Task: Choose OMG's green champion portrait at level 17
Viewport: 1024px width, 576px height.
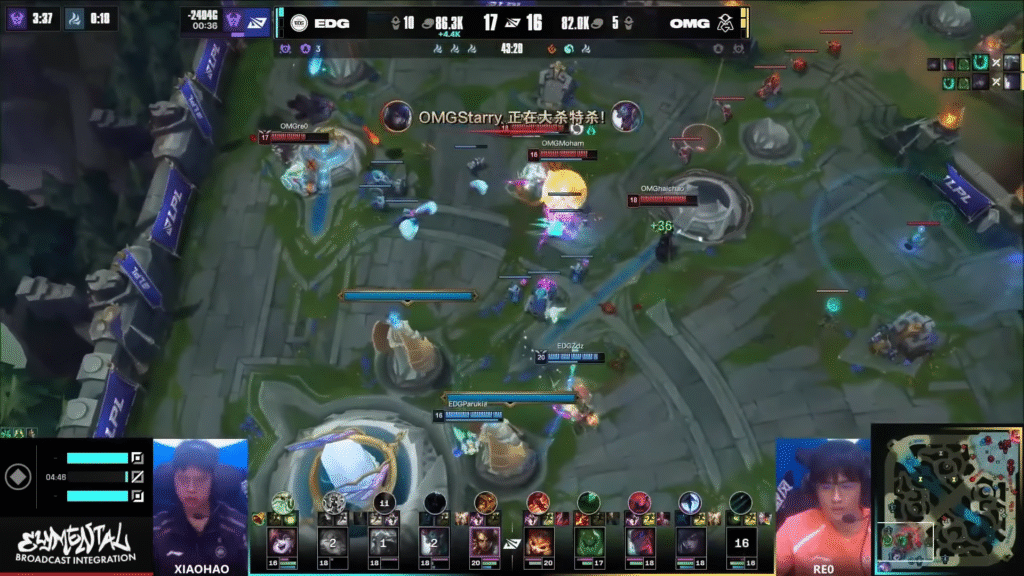Action: (x=588, y=541)
